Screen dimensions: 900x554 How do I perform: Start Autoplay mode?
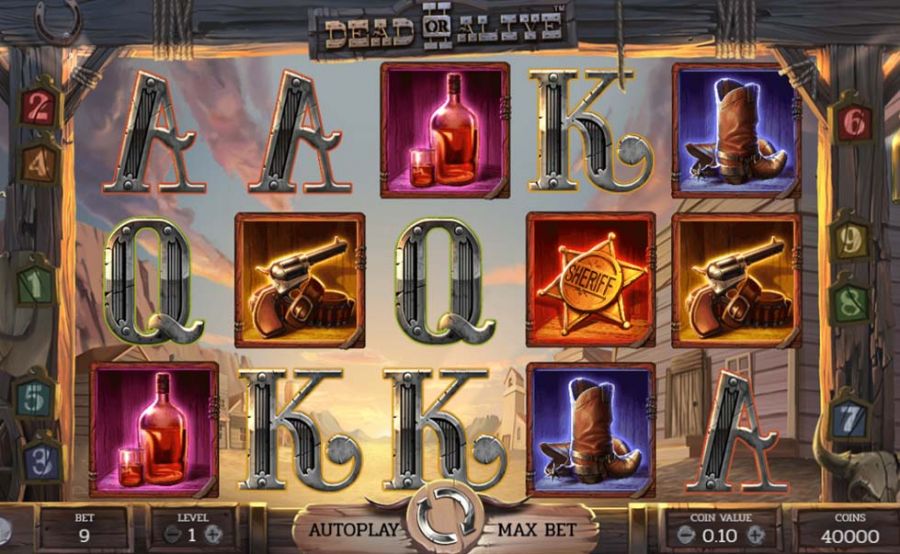pyautogui.click(x=354, y=529)
